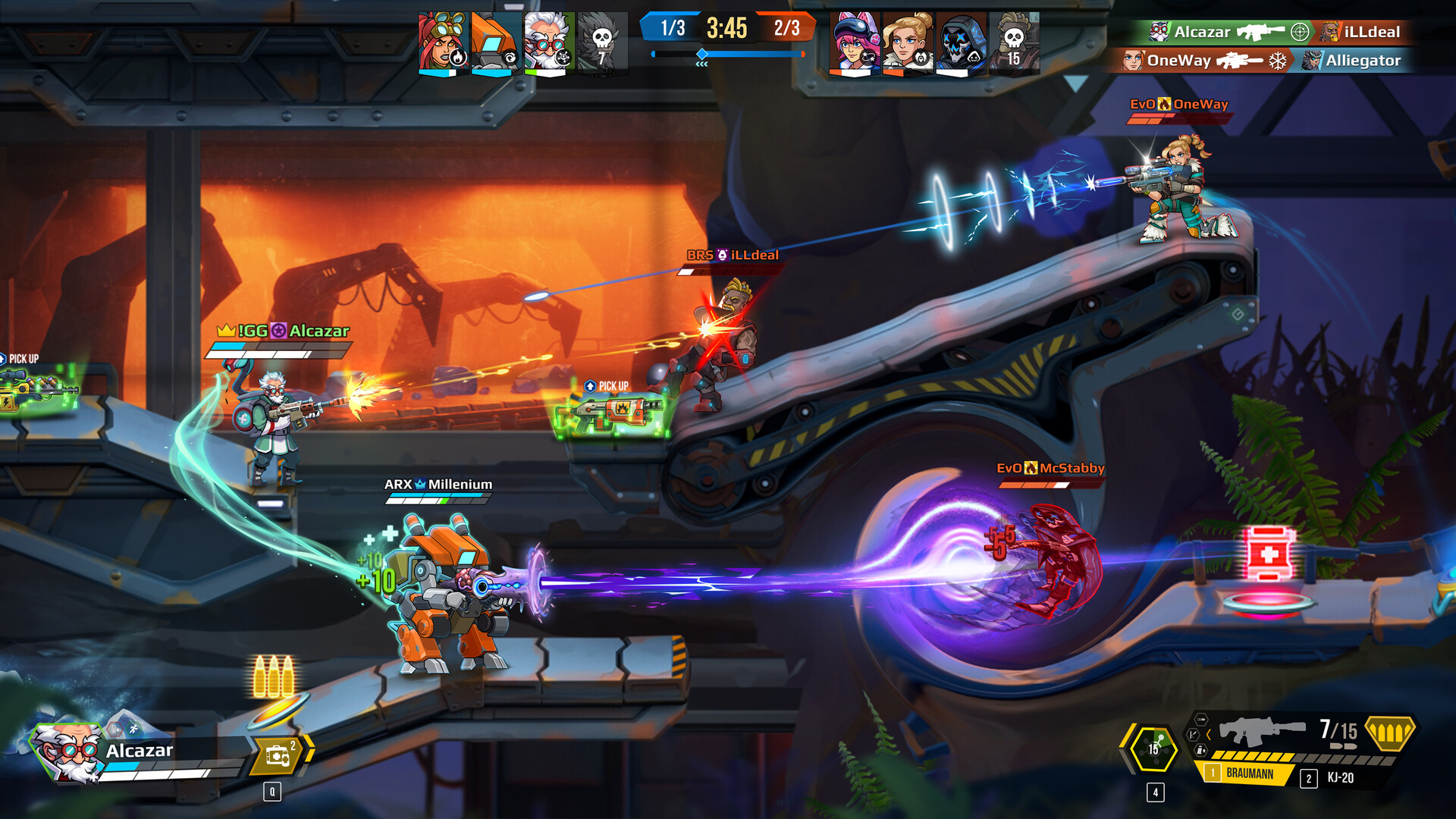Click the K keybind hexagon near the weapon panel

click(1193, 735)
